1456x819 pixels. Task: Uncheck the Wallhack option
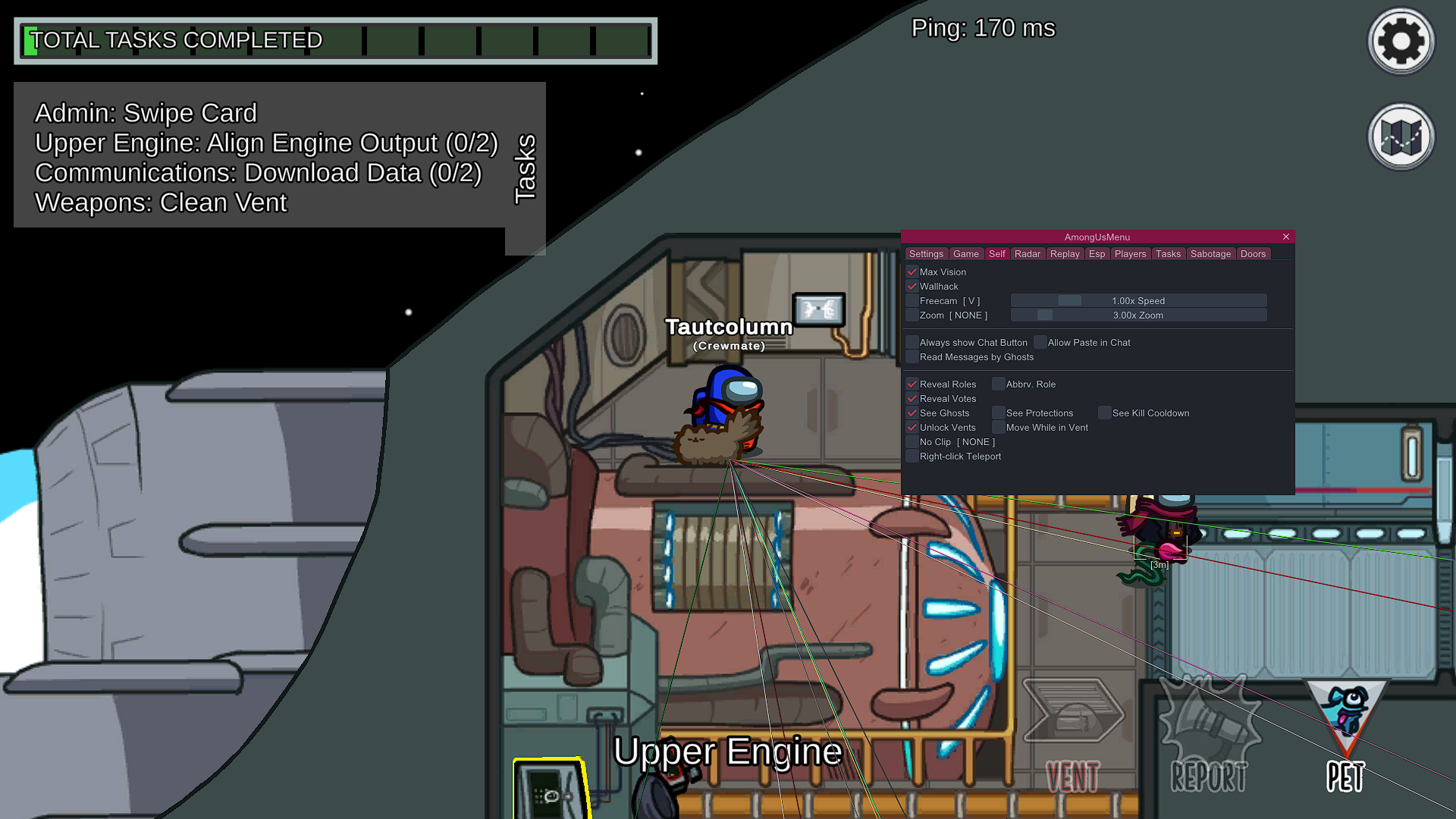coord(912,286)
